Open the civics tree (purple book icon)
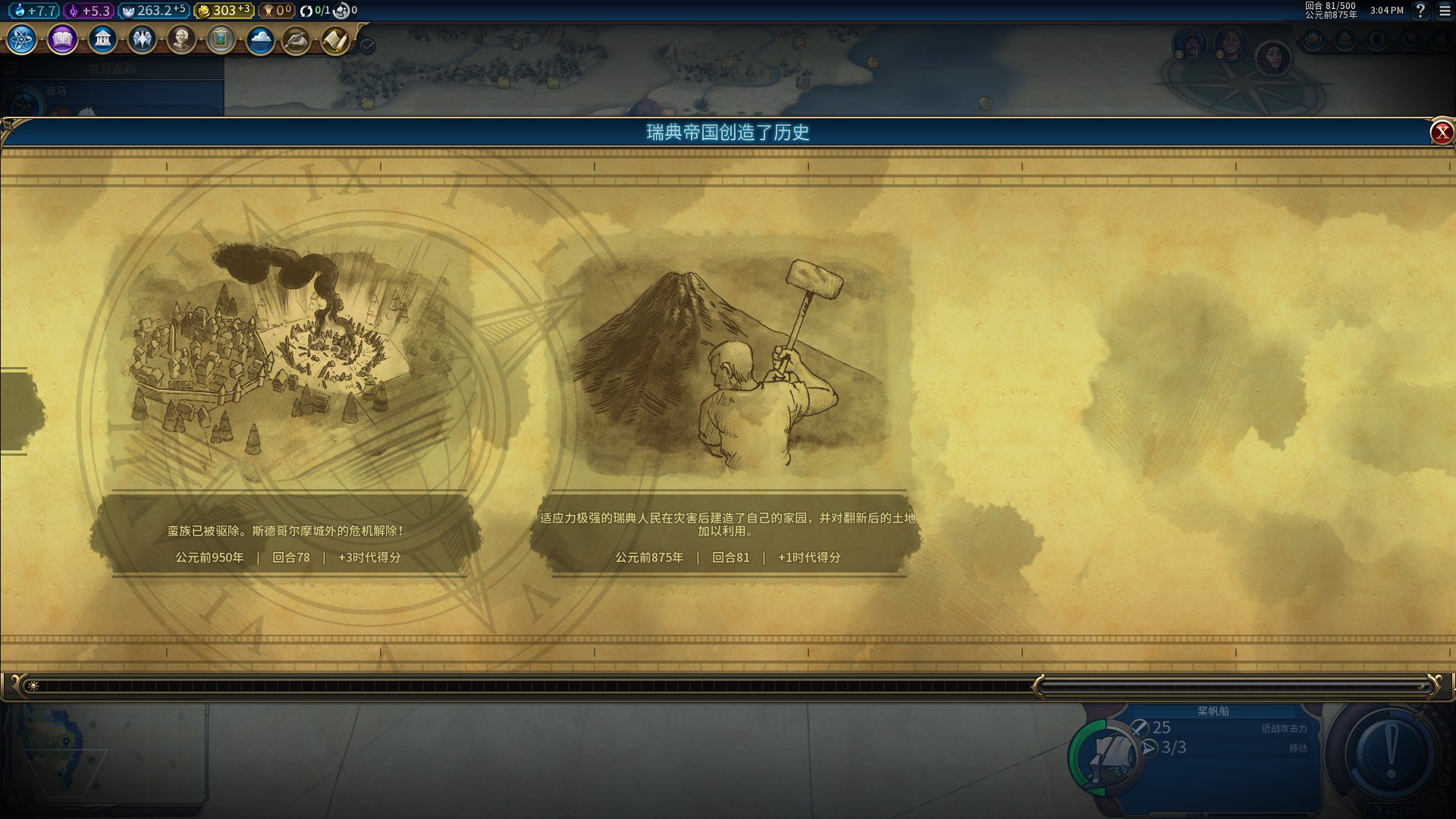1456x819 pixels. point(62,39)
